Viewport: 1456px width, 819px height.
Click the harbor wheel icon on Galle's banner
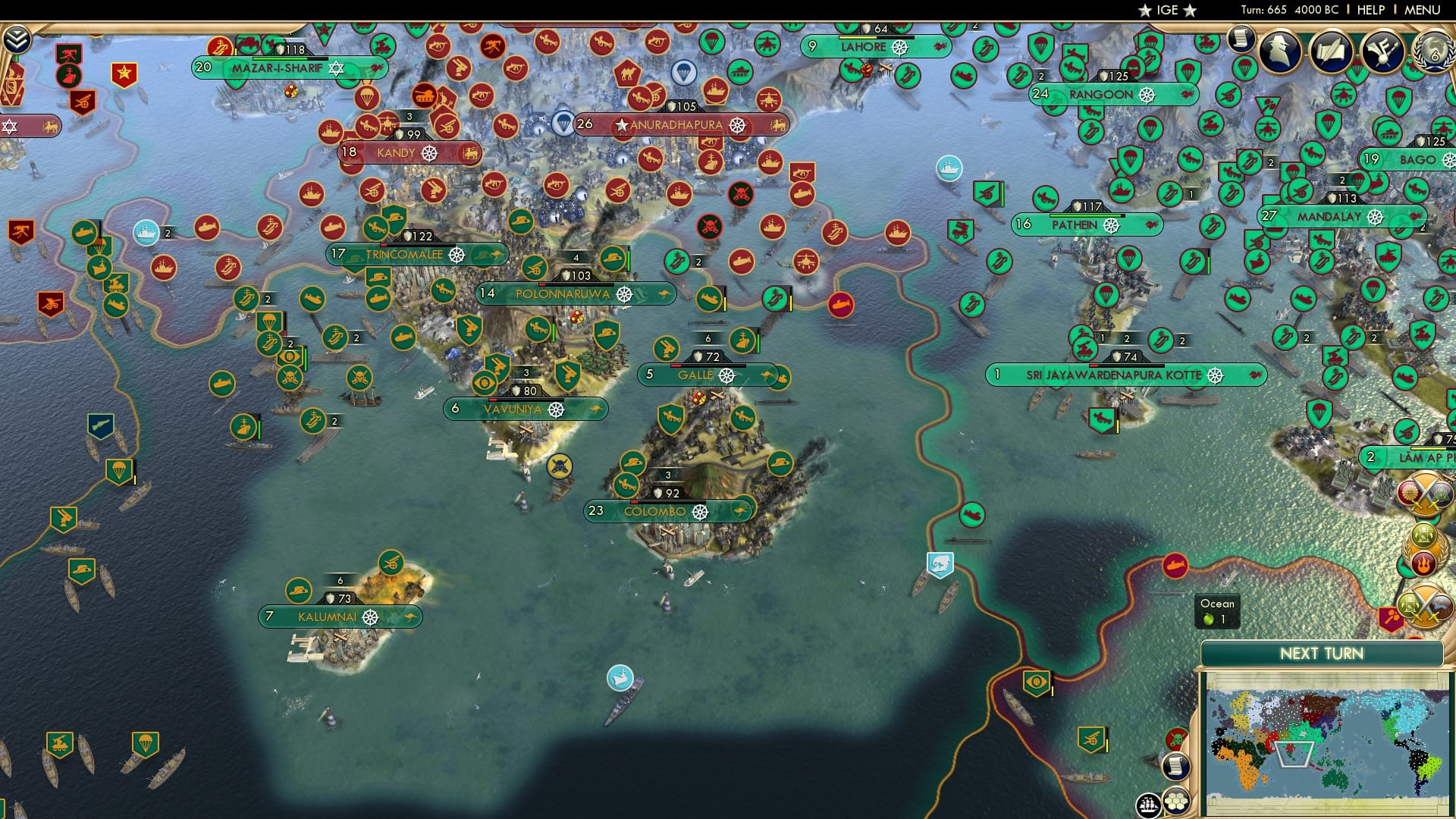(x=726, y=374)
